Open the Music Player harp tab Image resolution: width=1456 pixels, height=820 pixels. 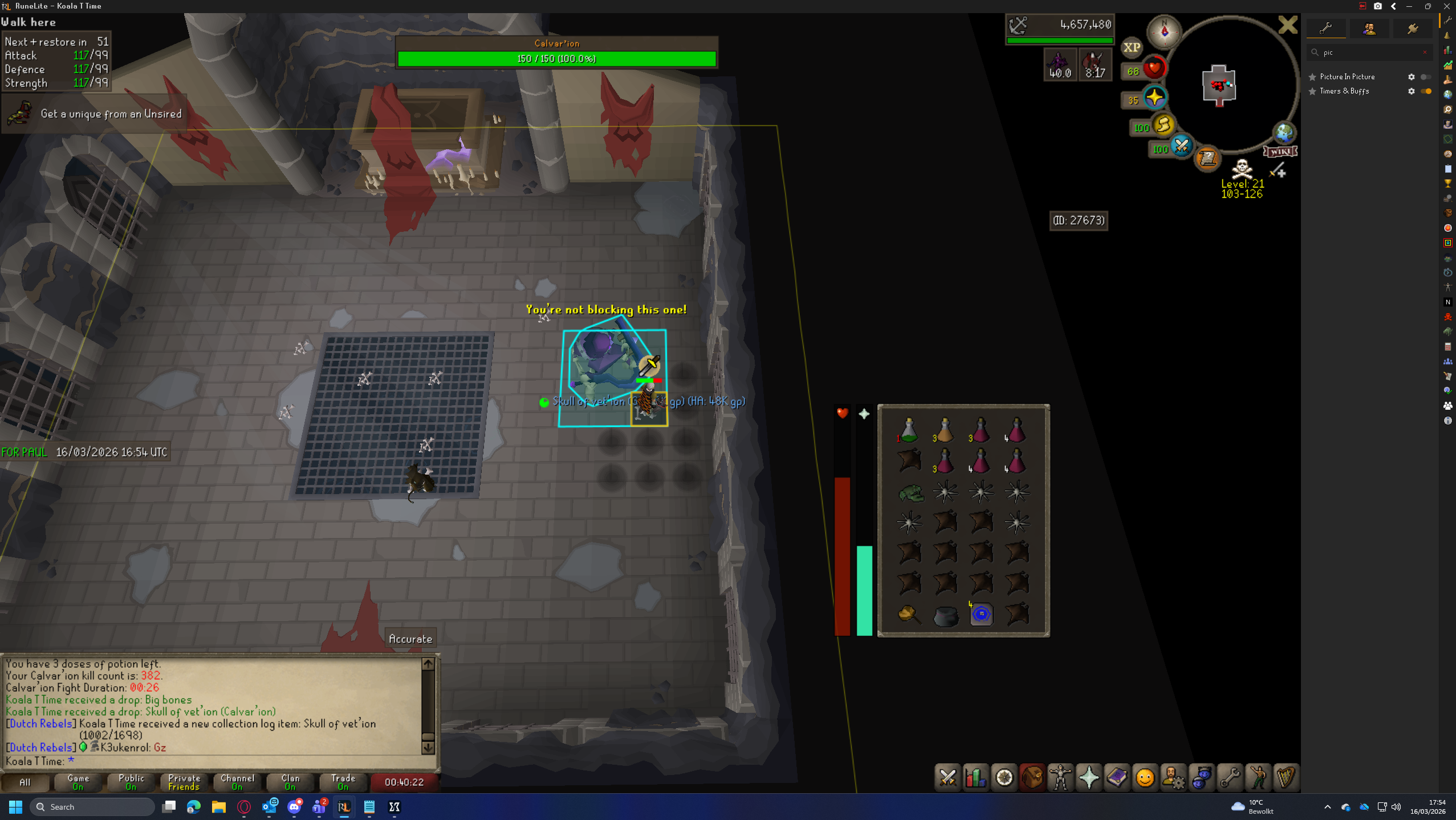tap(1285, 777)
